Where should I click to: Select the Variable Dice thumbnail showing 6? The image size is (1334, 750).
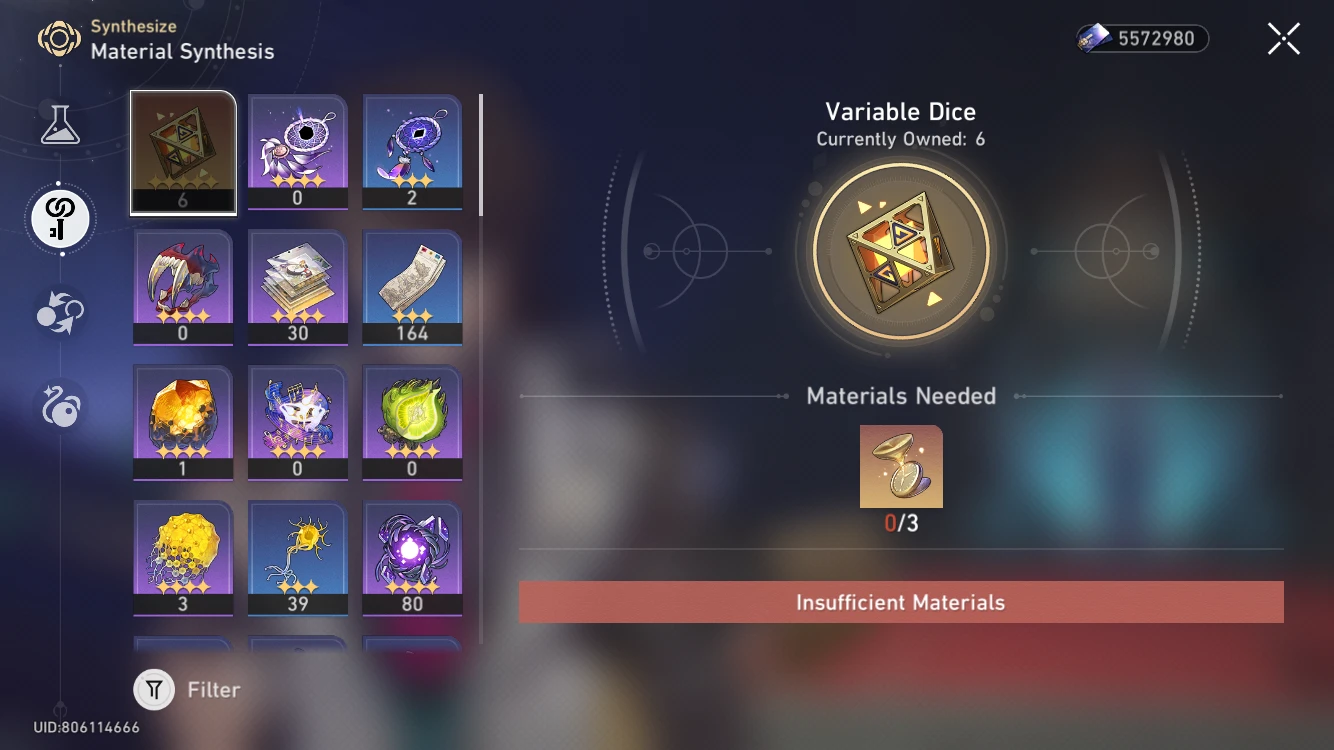tap(183, 150)
